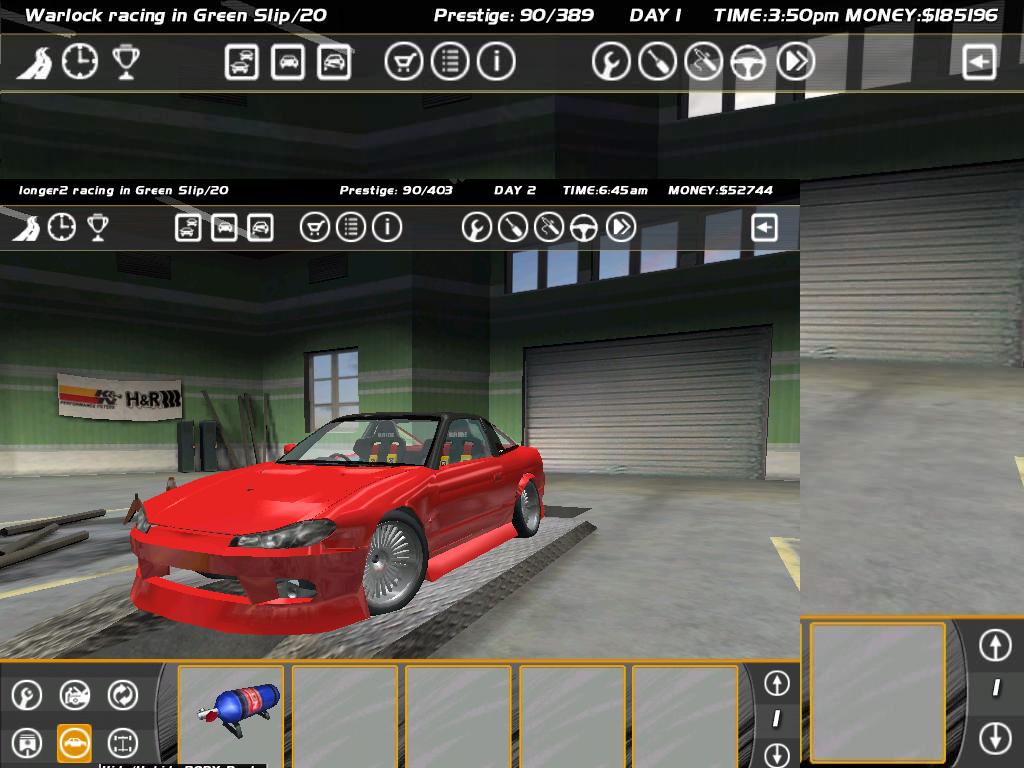Page down in the large right-side parts panel
Screen dimensions: 1024x768
coord(995,738)
